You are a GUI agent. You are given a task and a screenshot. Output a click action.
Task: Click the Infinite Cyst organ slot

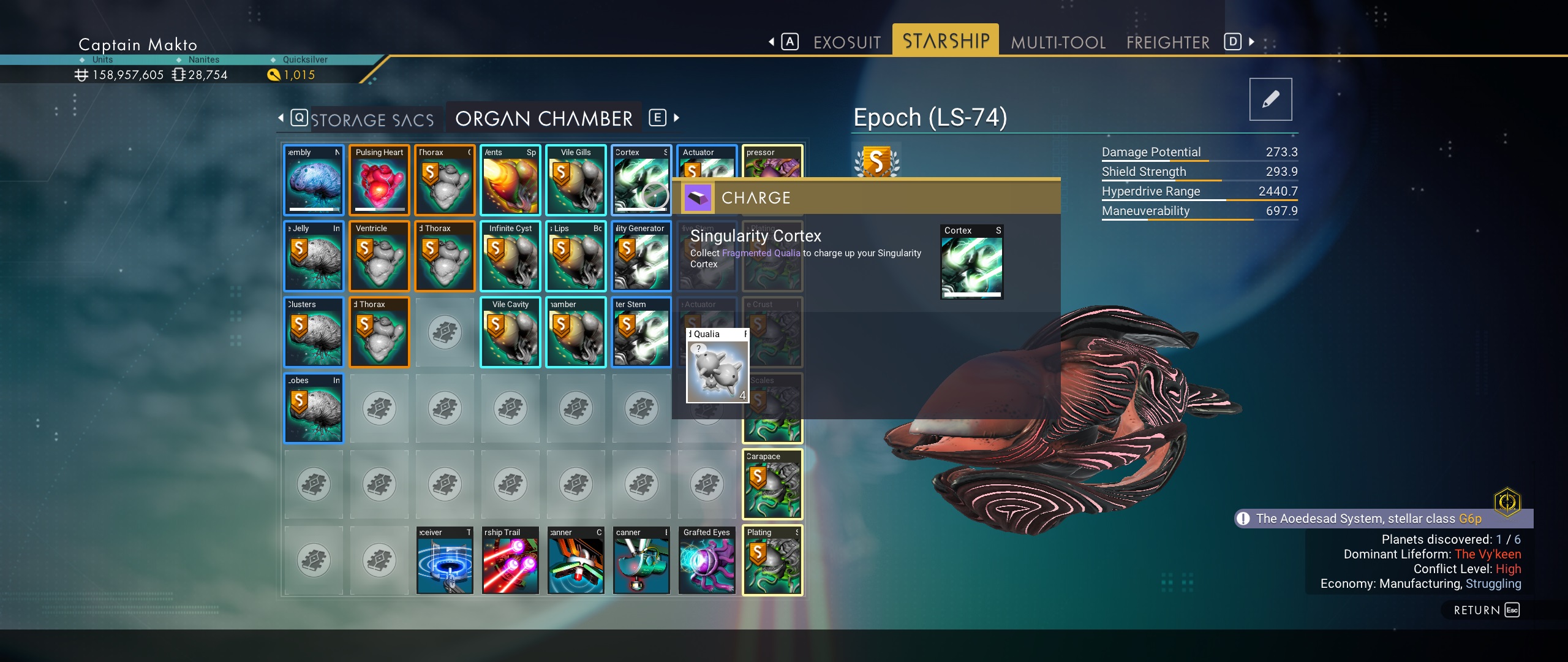(510, 256)
